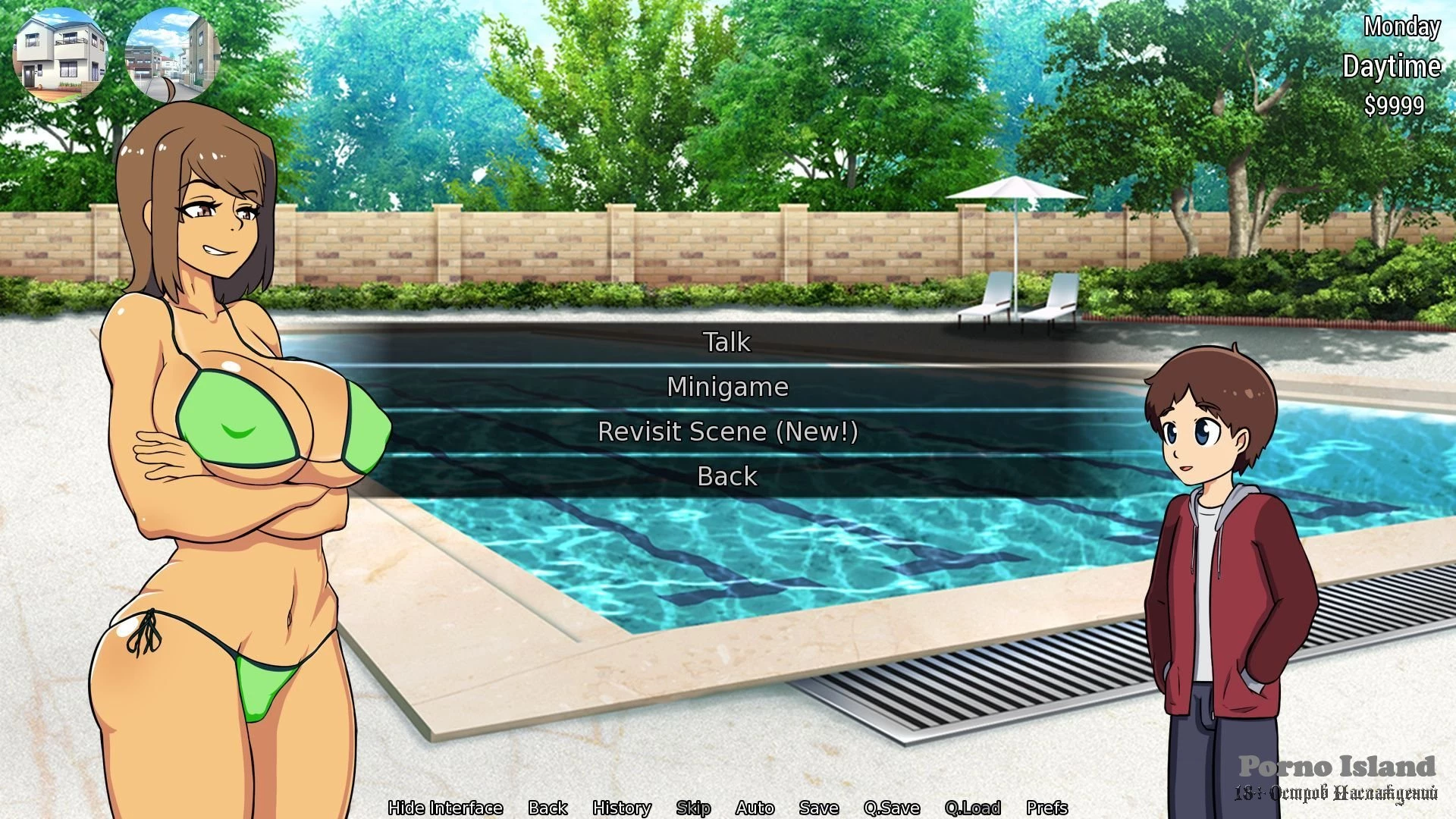Screen dimensions: 1456x819
Task: Choose Back in the choice menu
Action: pos(727,476)
